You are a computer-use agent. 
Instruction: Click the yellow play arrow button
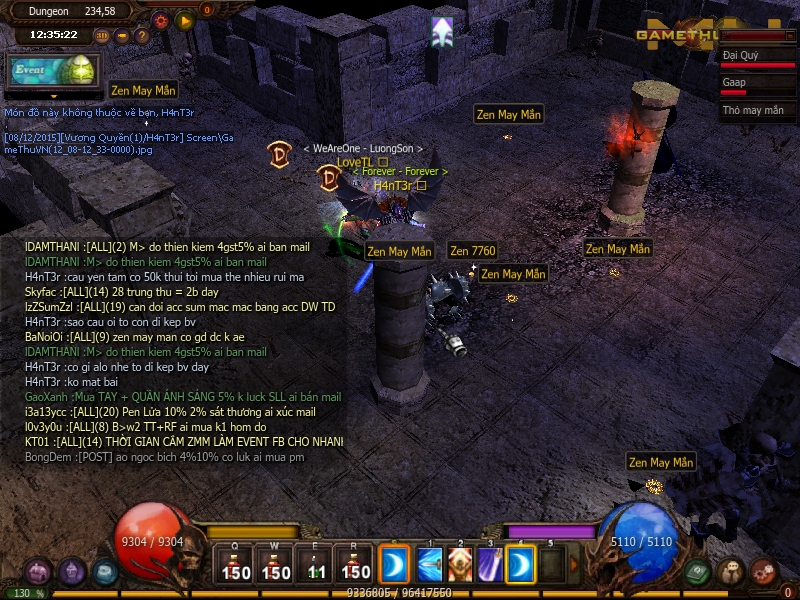point(184,19)
